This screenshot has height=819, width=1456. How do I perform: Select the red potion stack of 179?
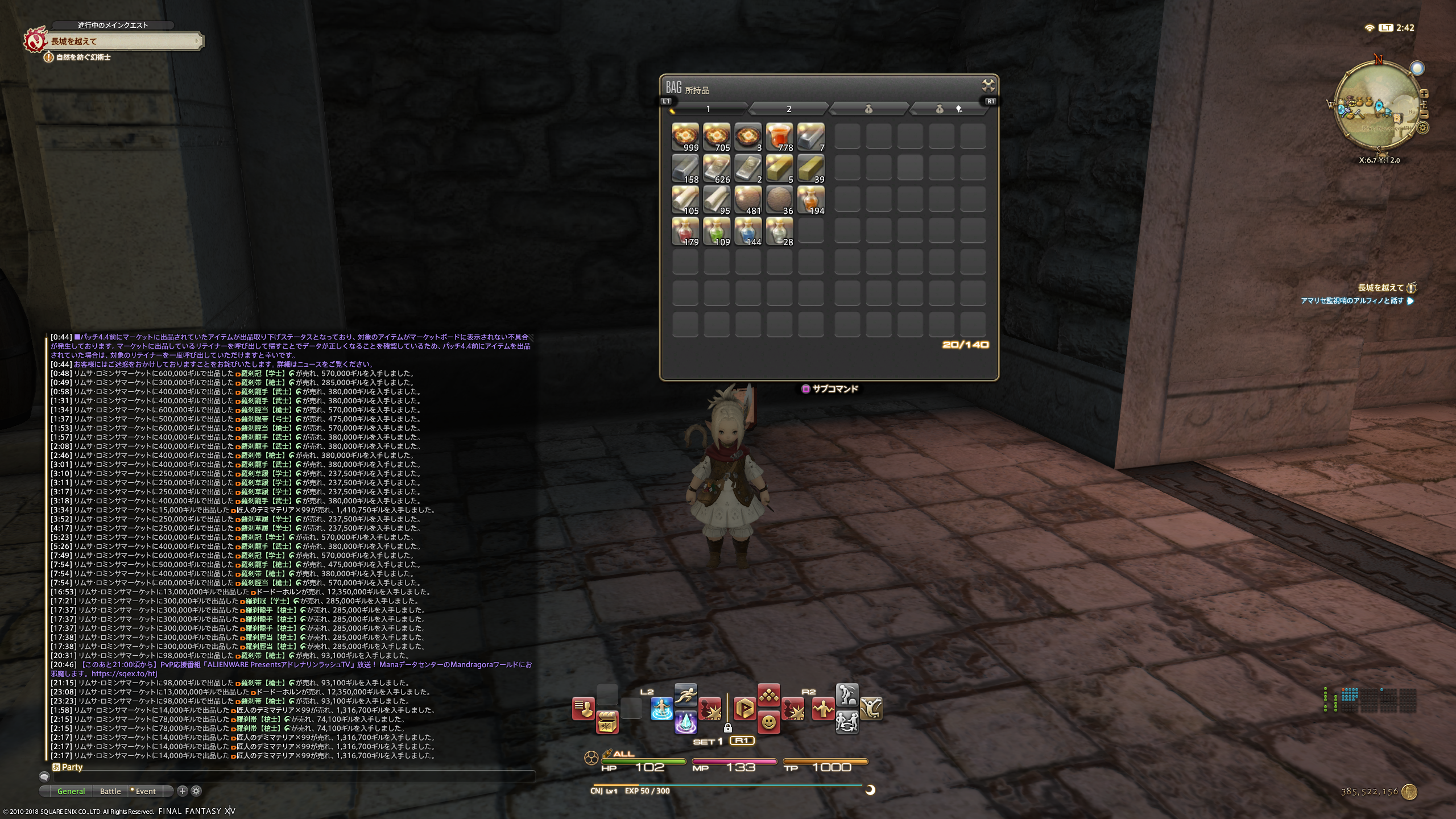point(685,231)
